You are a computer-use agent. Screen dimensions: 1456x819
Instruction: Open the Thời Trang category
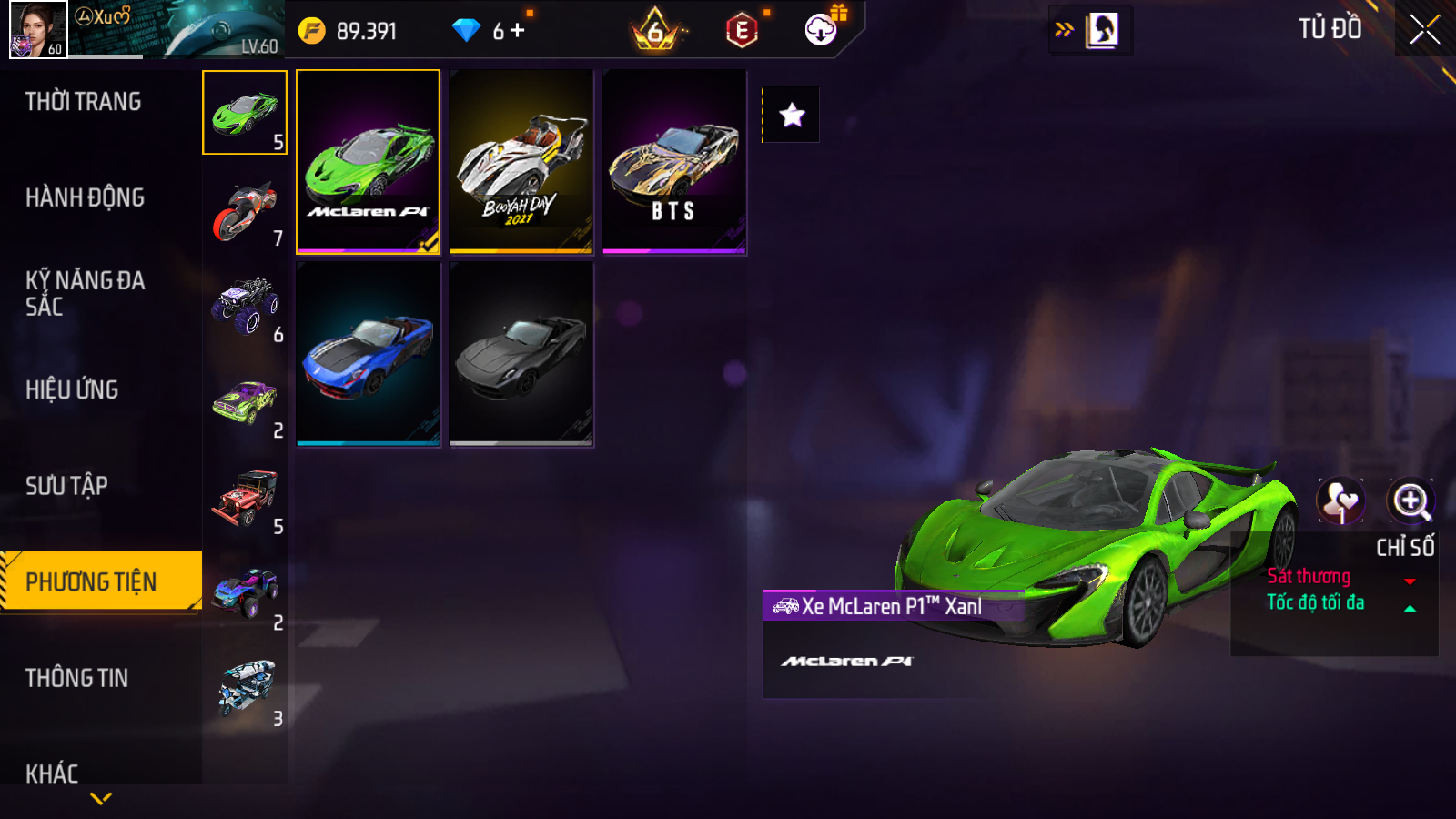(x=83, y=102)
